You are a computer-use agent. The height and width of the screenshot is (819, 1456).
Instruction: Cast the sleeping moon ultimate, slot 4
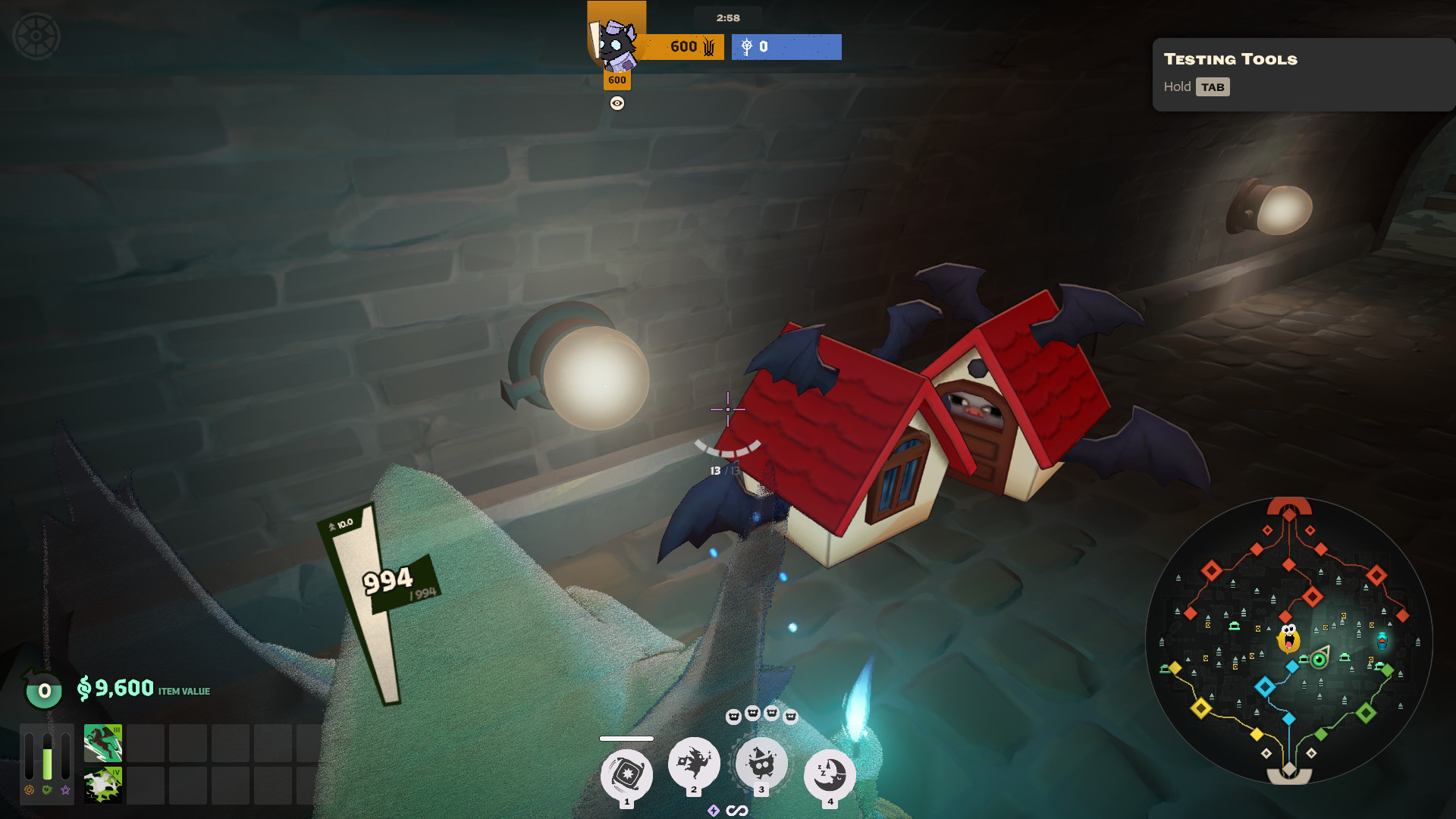[x=830, y=774]
